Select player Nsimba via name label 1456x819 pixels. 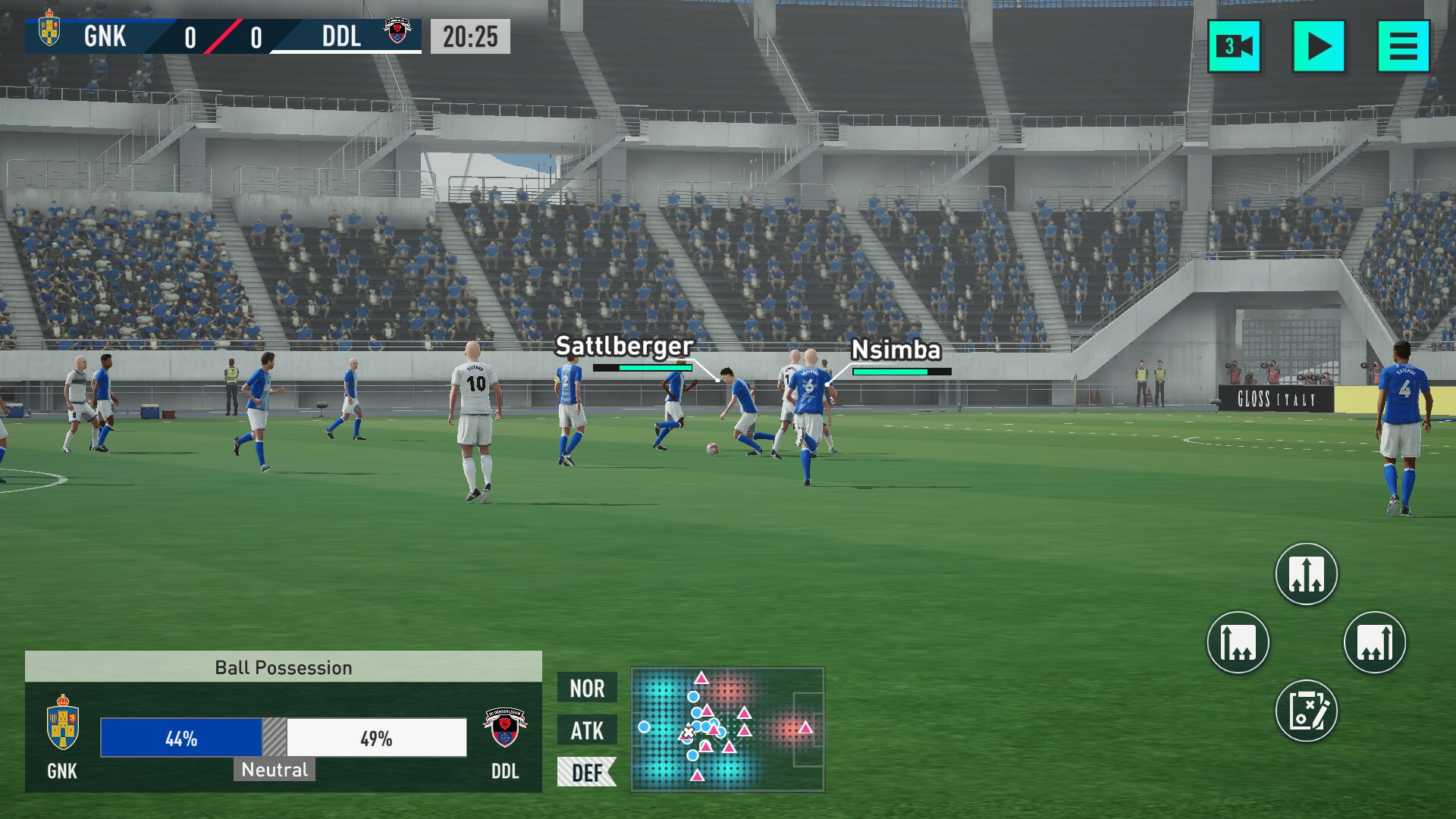[x=896, y=350]
